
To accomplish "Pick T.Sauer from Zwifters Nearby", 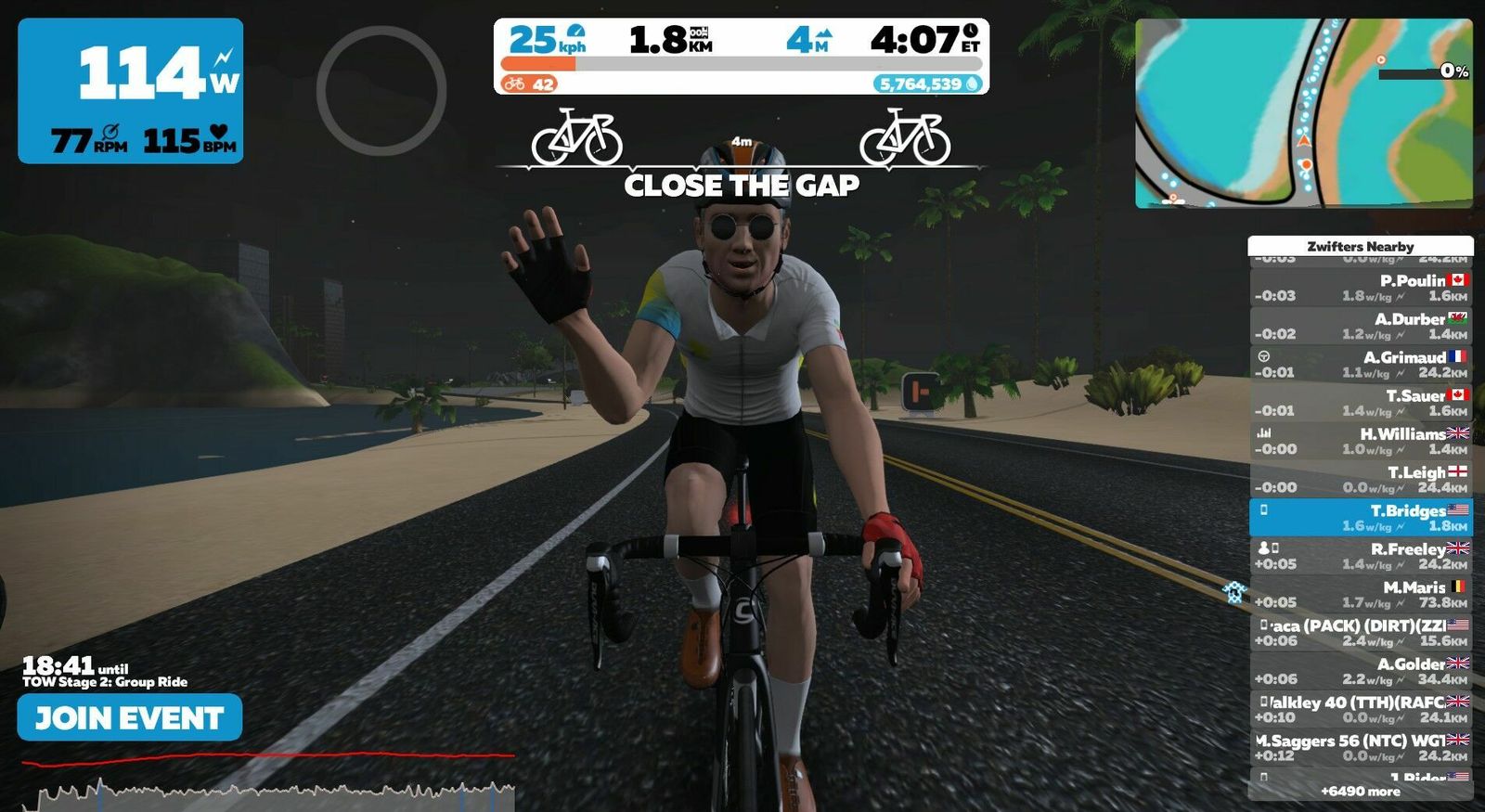I will (1360, 403).
